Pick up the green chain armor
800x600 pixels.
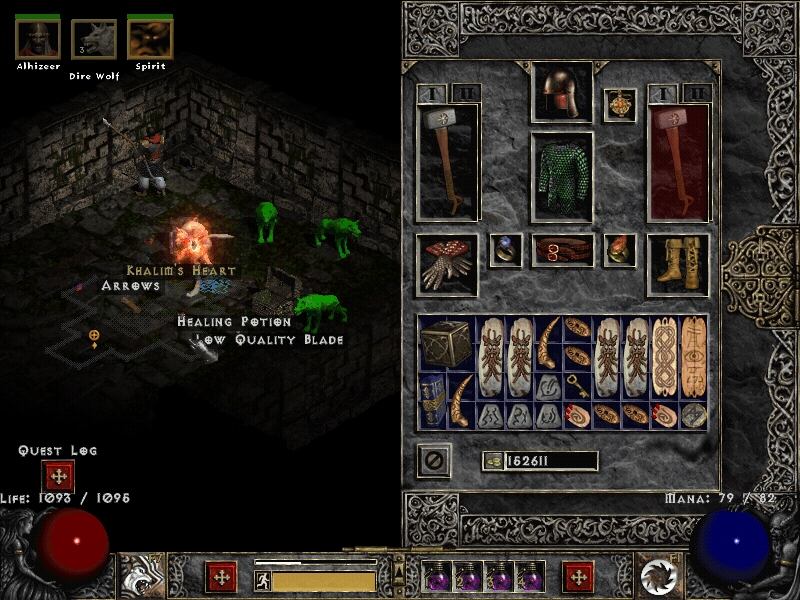click(561, 178)
